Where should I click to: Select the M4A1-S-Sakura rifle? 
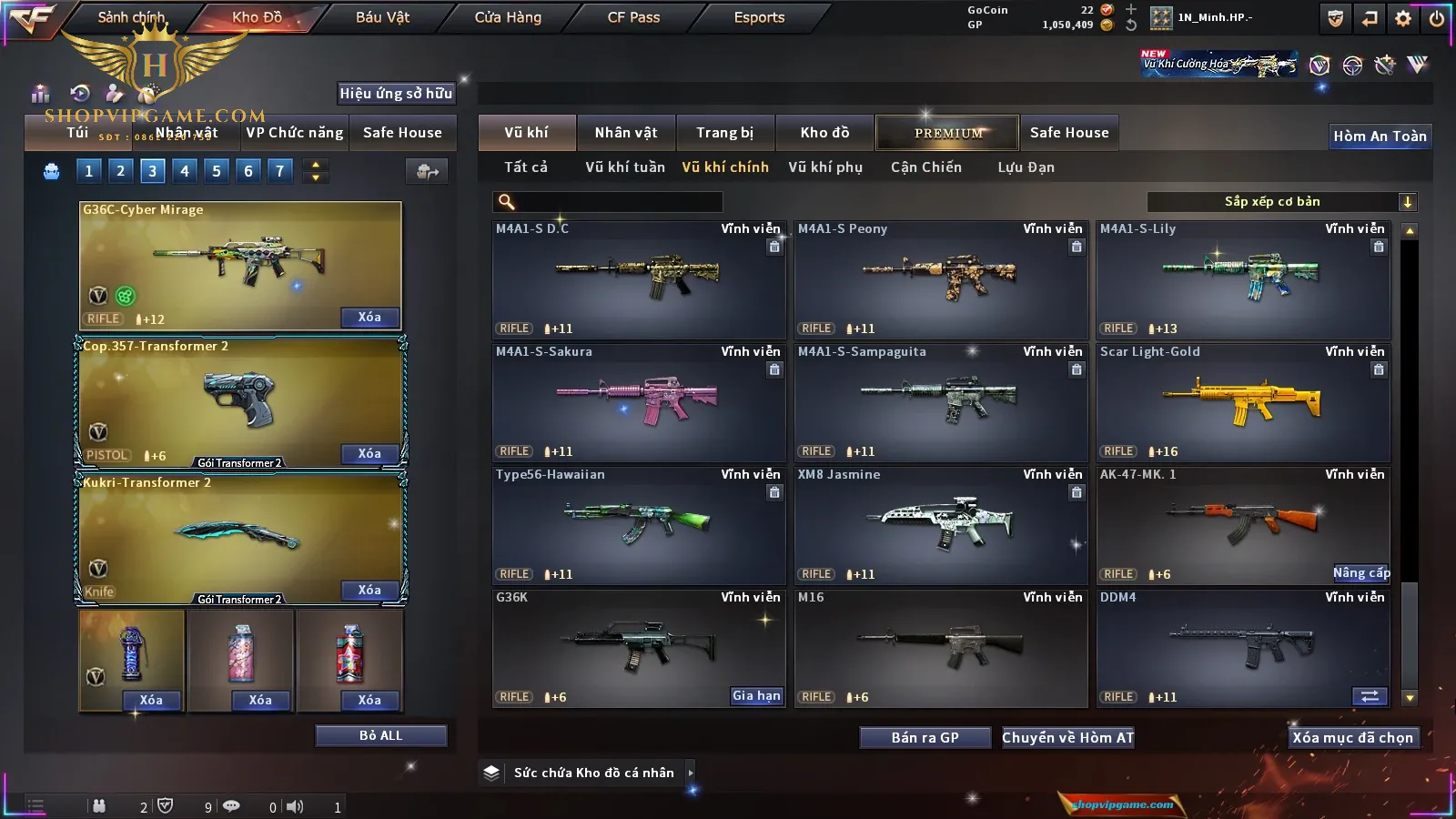pyautogui.click(x=638, y=402)
